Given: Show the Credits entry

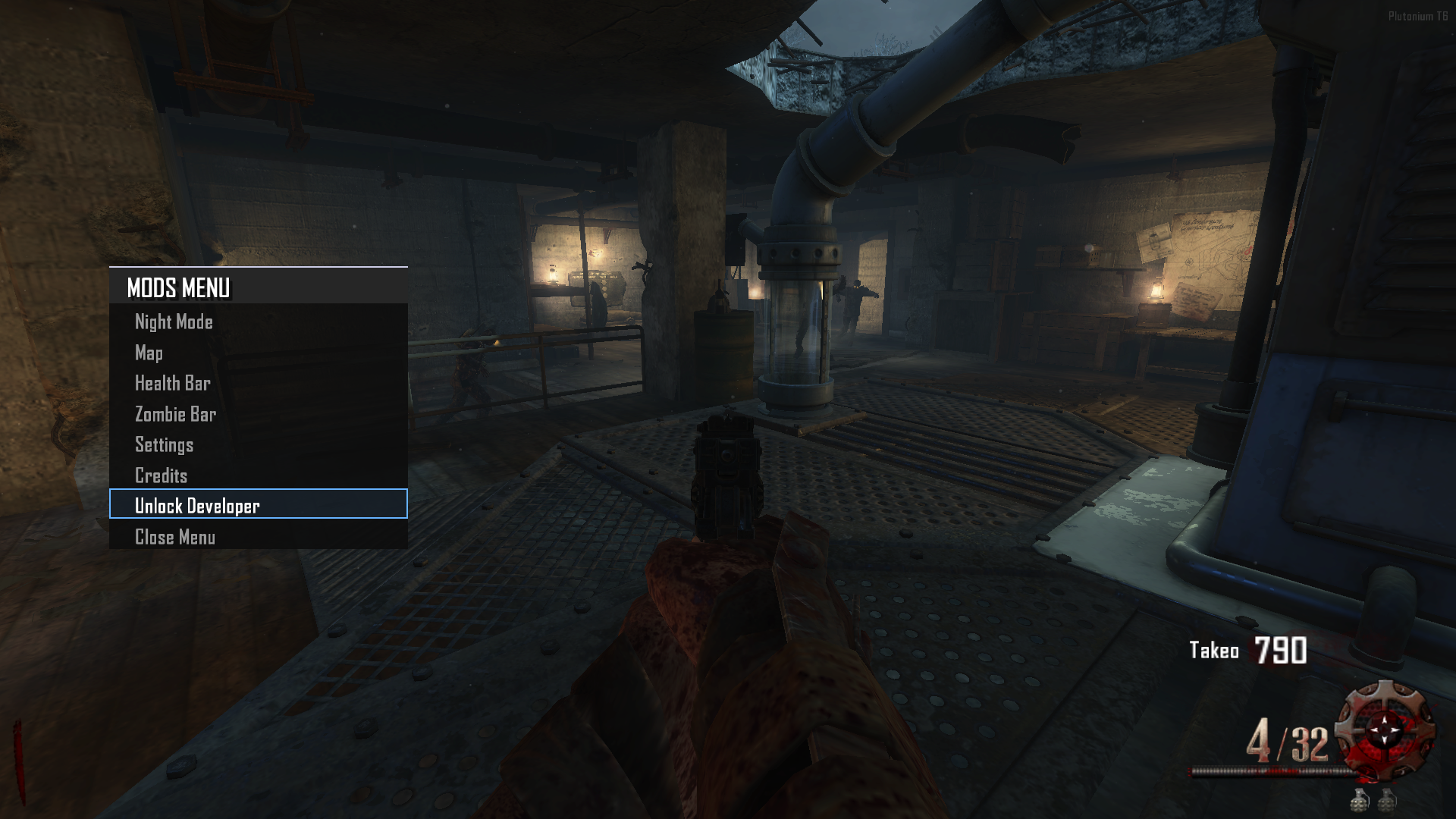Looking at the screenshot, I should click(x=162, y=475).
